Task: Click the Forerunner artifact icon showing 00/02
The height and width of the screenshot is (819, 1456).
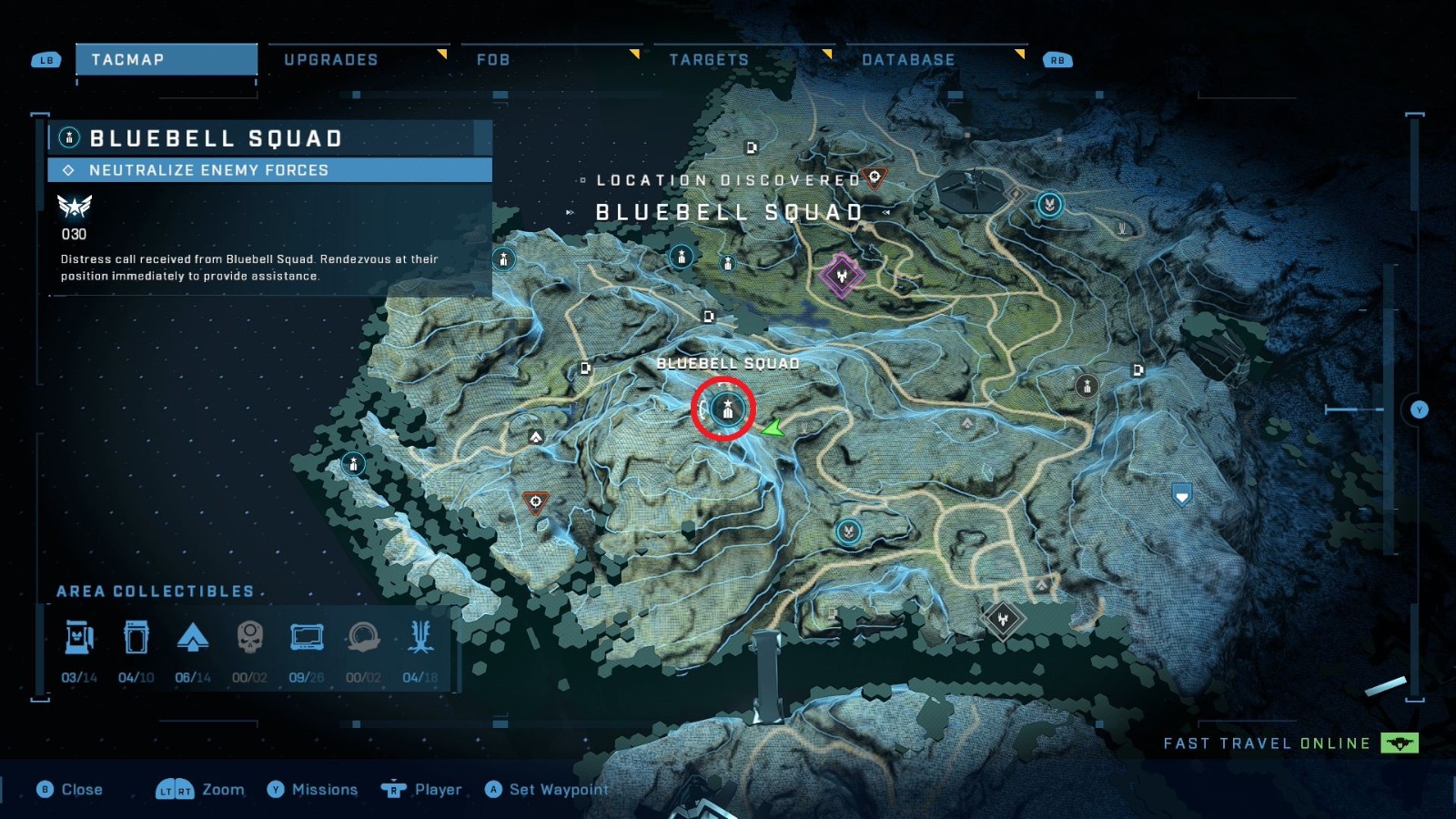Action: point(363,637)
